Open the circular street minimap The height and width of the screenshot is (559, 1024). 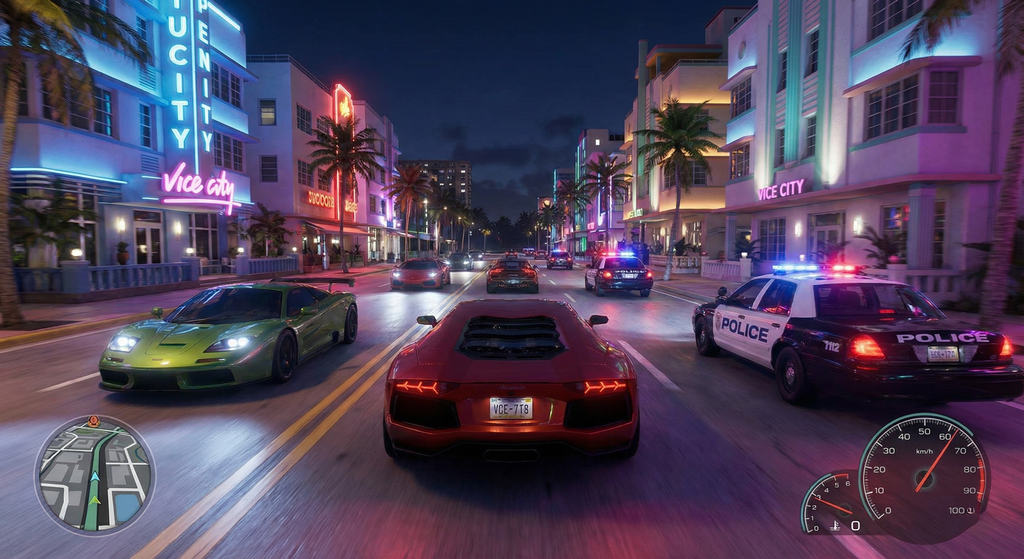pos(95,474)
